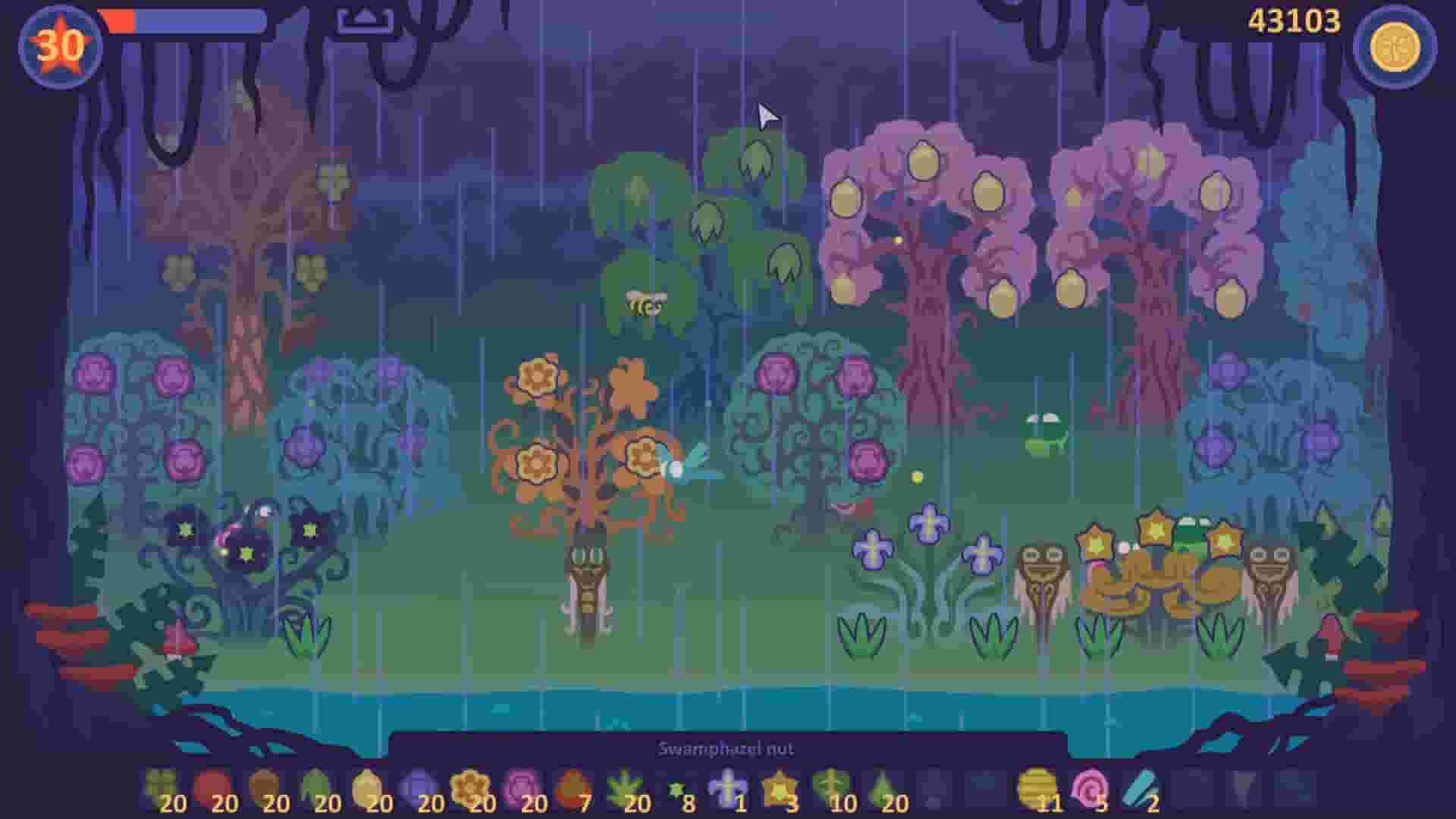Click the flying bee in the garden
The width and height of the screenshot is (1456, 819).
(x=641, y=303)
